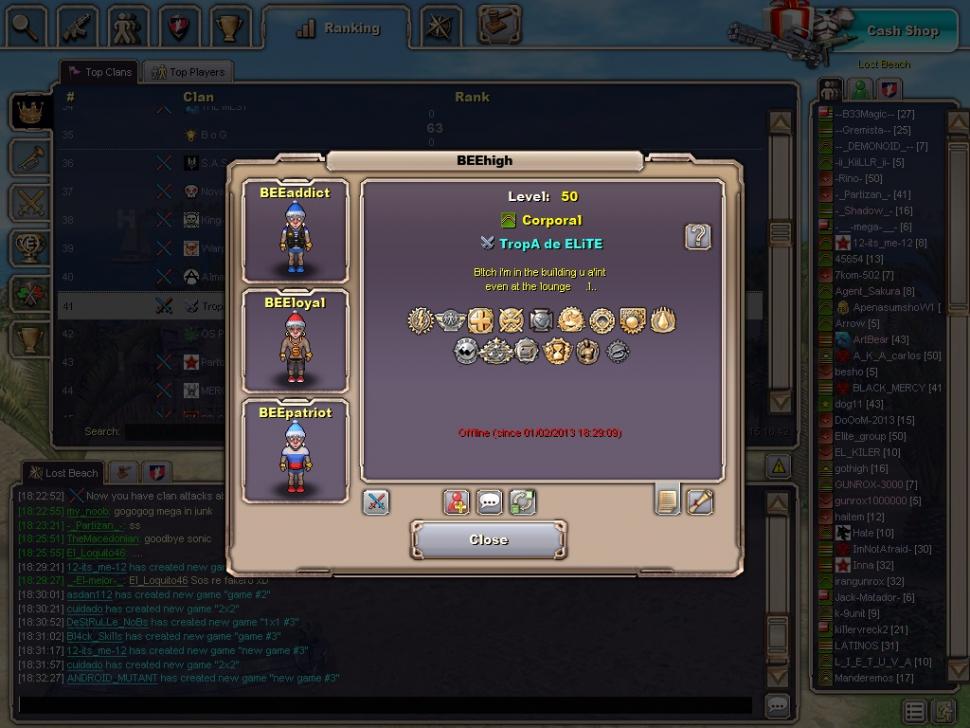
Task: Choose the BEEloyal character portrait
Action: (x=295, y=341)
